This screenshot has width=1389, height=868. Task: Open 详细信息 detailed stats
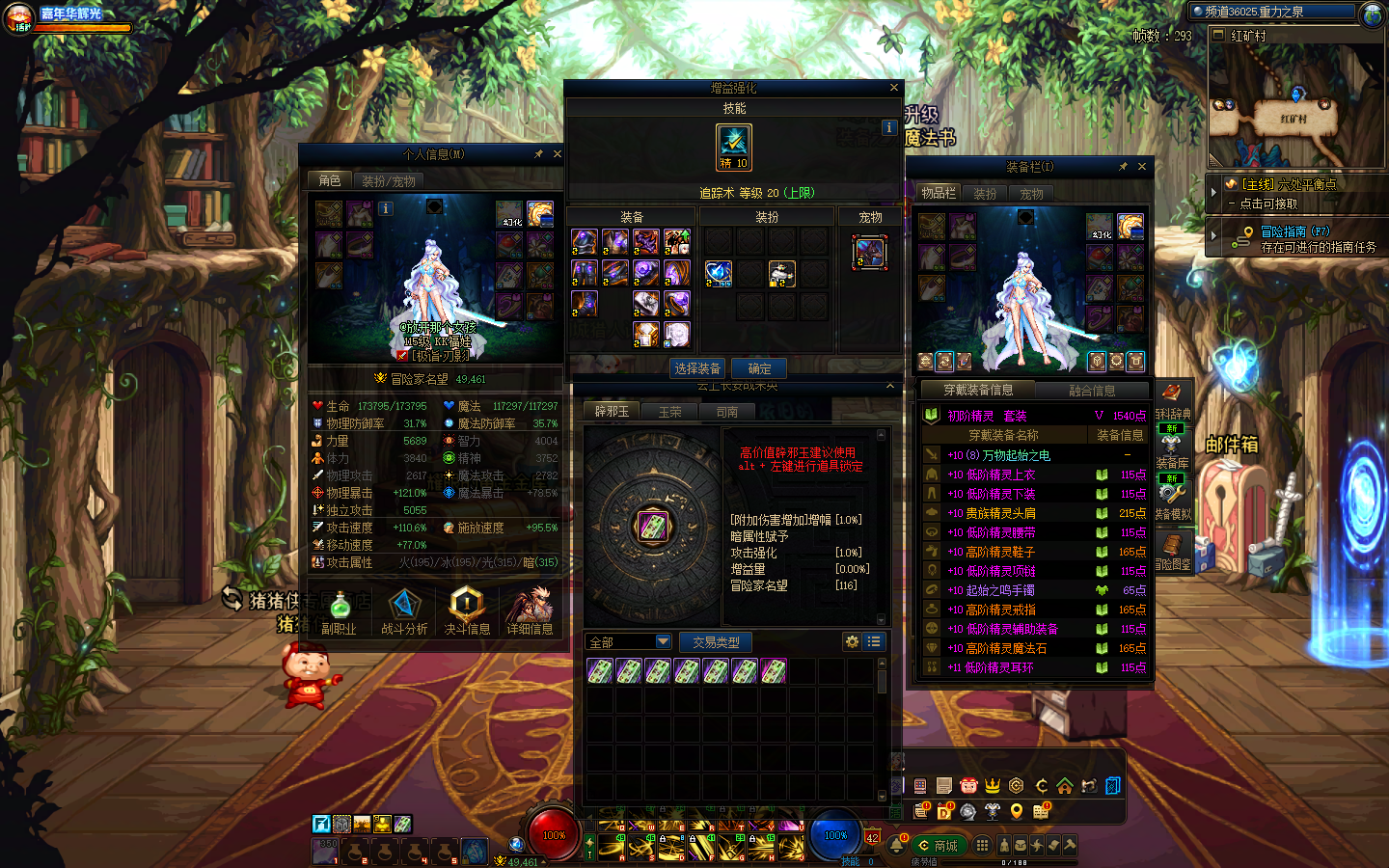530,611
